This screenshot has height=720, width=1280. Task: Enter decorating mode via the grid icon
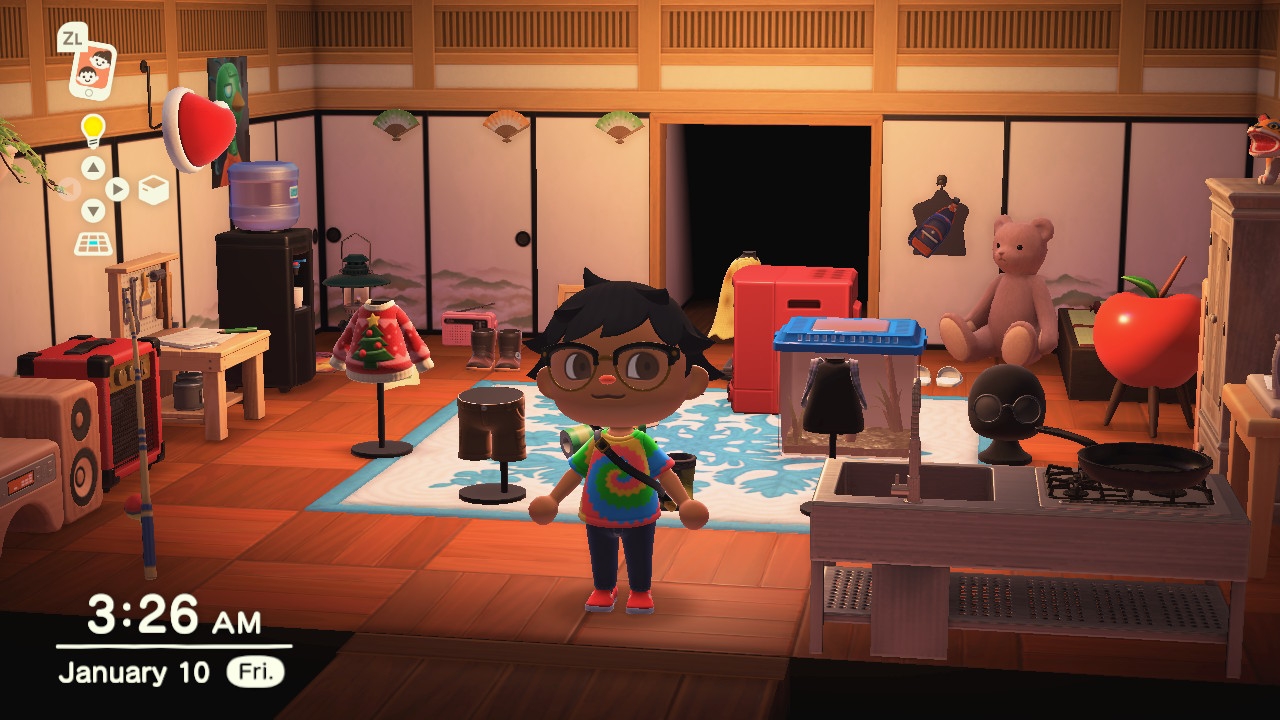94,243
